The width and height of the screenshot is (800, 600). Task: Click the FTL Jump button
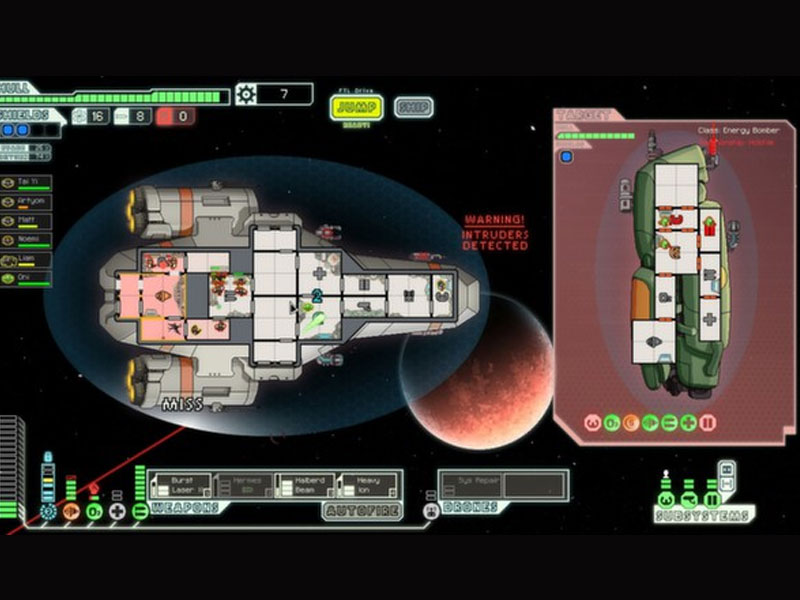click(356, 107)
